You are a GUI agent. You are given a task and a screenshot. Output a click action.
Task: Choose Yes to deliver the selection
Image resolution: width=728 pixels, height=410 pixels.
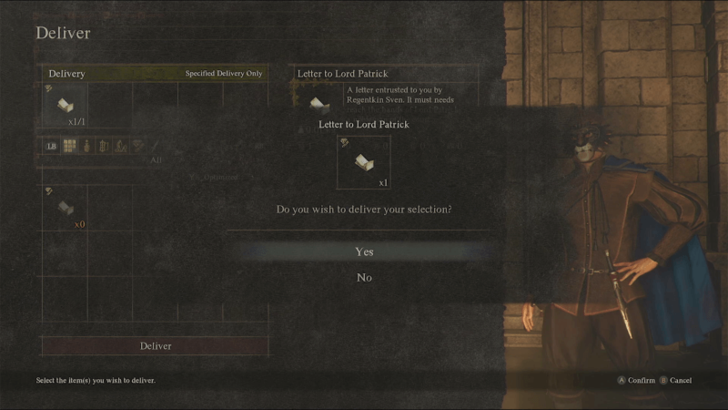click(x=364, y=252)
